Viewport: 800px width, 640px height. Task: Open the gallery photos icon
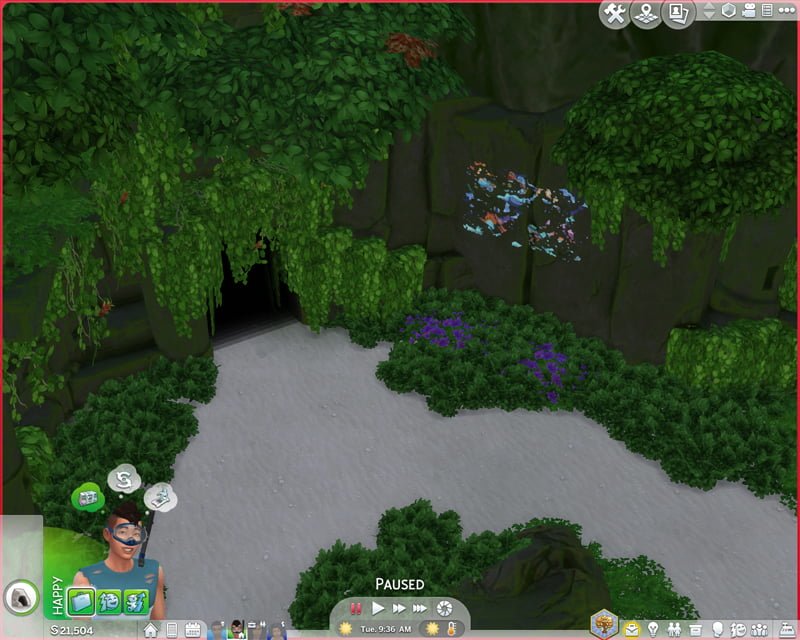679,12
